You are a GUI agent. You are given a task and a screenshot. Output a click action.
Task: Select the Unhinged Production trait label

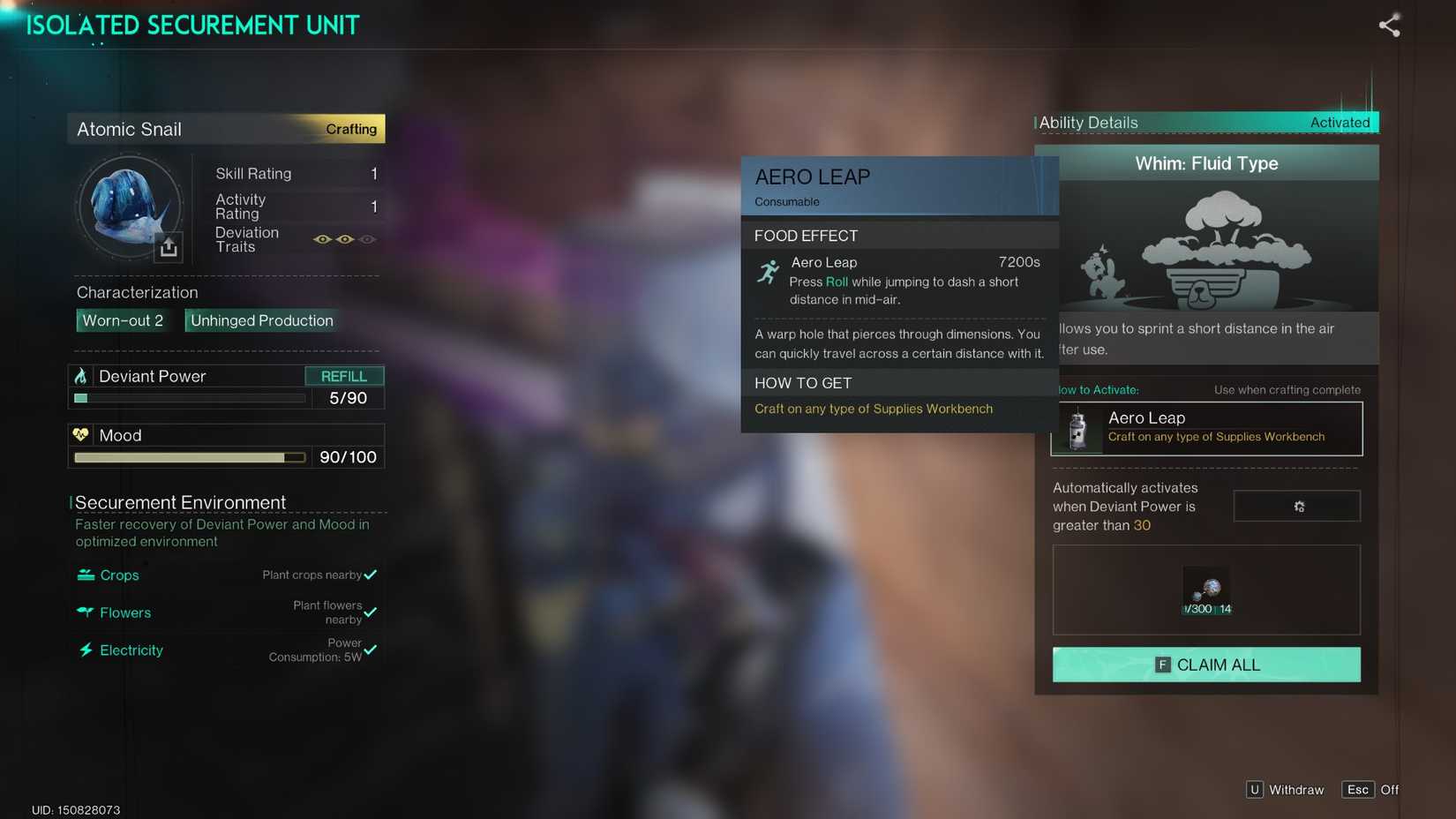[x=260, y=320]
